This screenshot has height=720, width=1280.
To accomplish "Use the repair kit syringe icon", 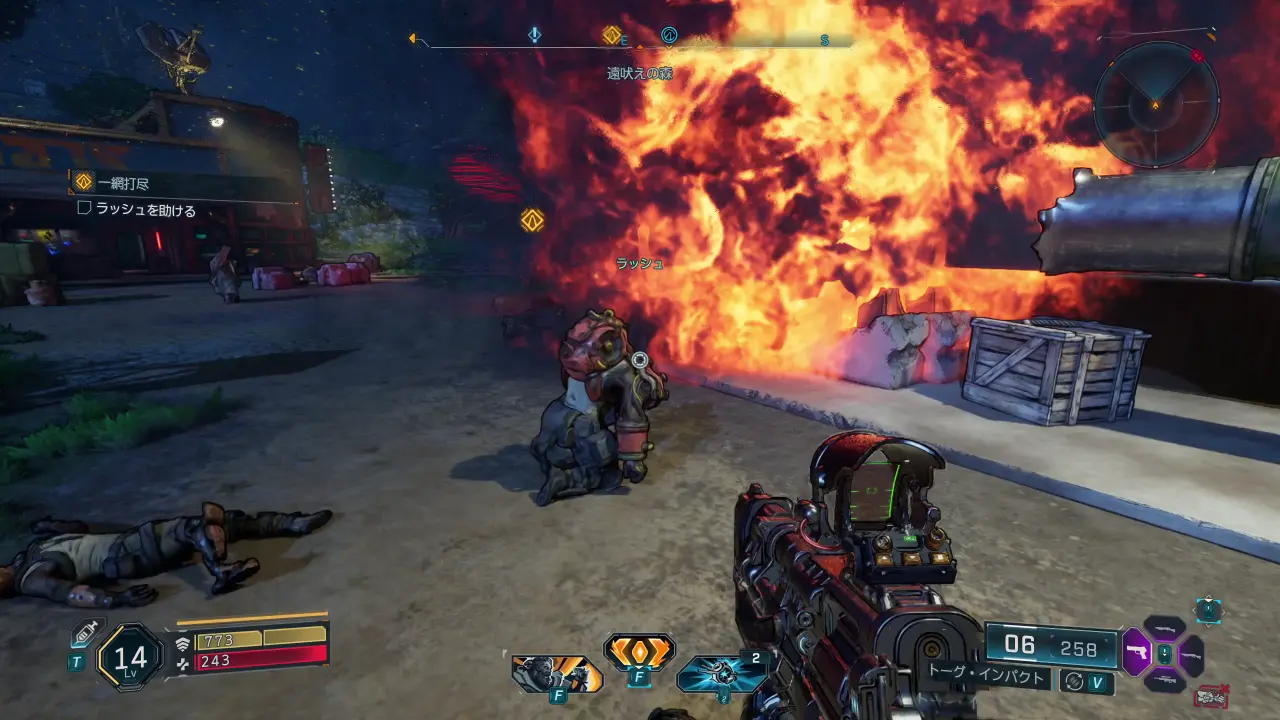I will [82, 635].
